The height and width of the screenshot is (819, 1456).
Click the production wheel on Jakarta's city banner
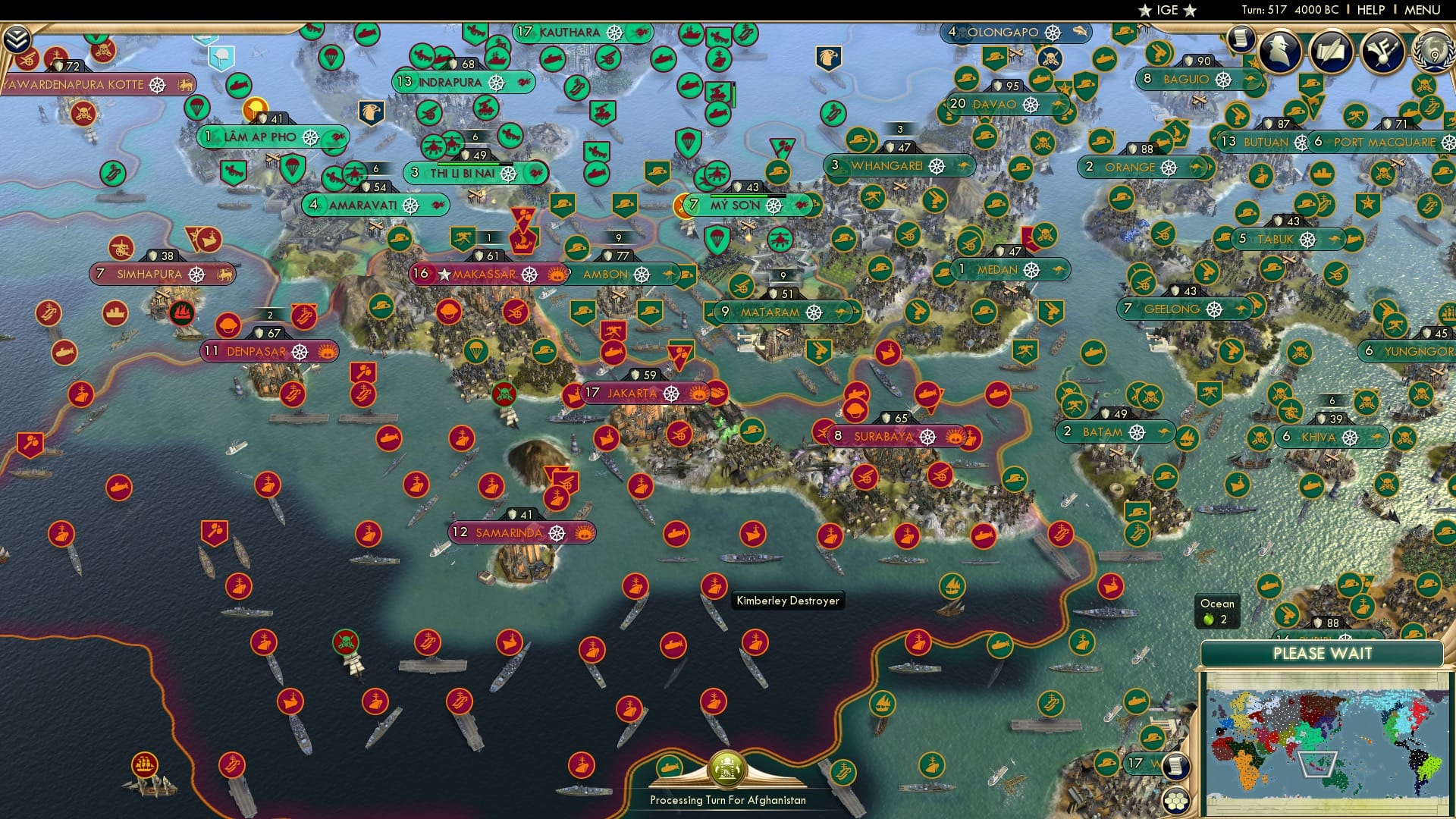pyautogui.click(x=672, y=393)
